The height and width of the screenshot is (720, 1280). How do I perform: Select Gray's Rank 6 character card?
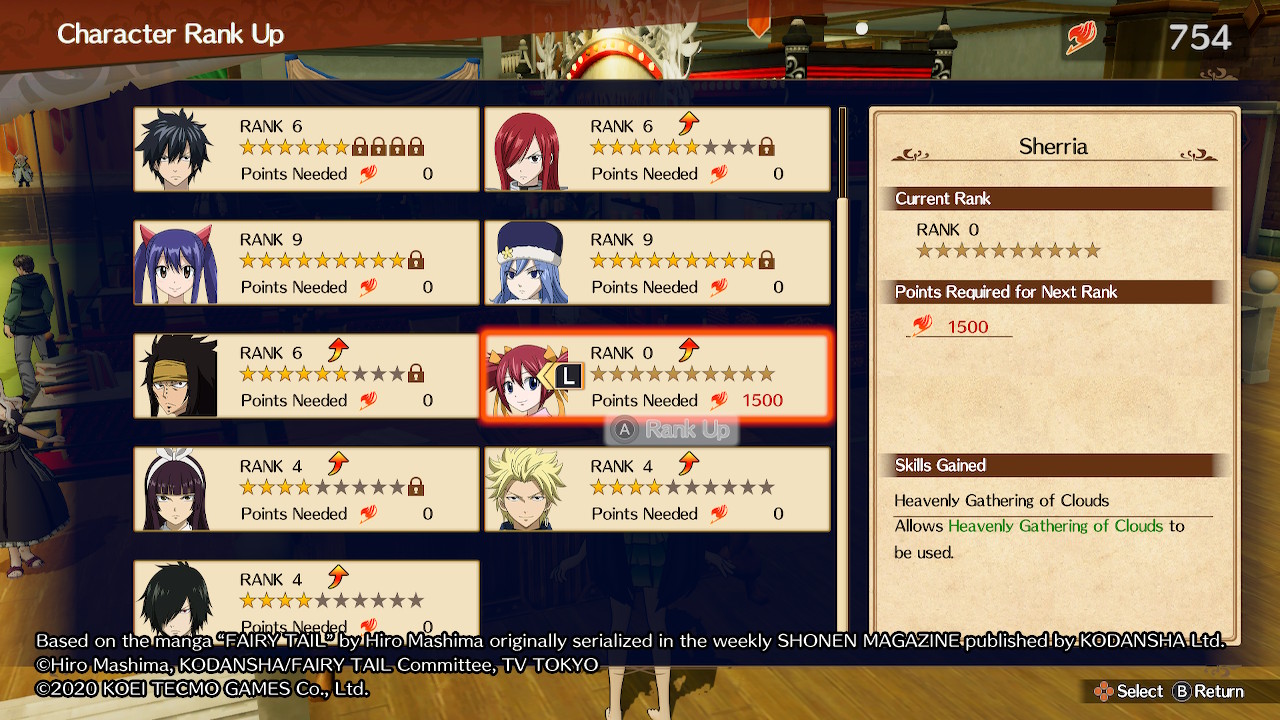coord(306,150)
